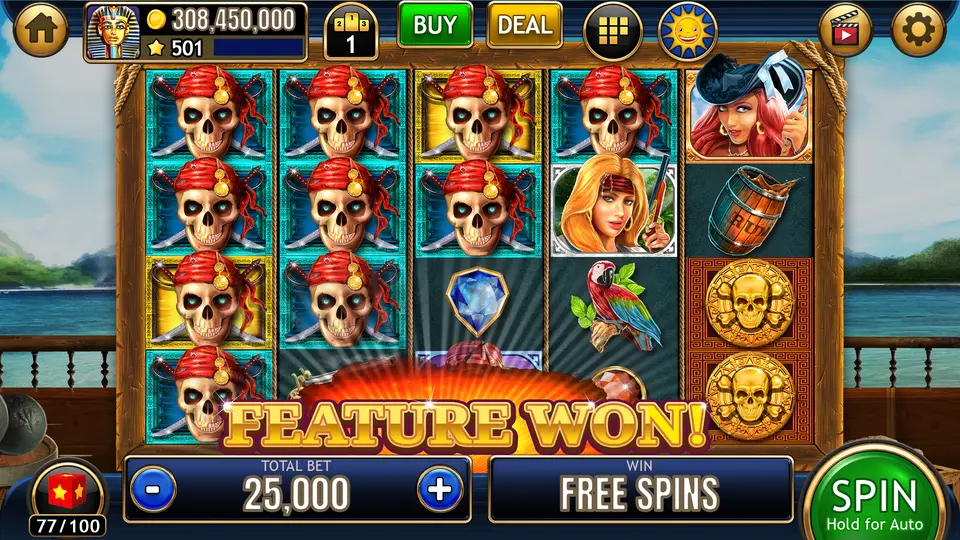Open the yellow DEAL offer

pyautogui.click(x=524, y=26)
